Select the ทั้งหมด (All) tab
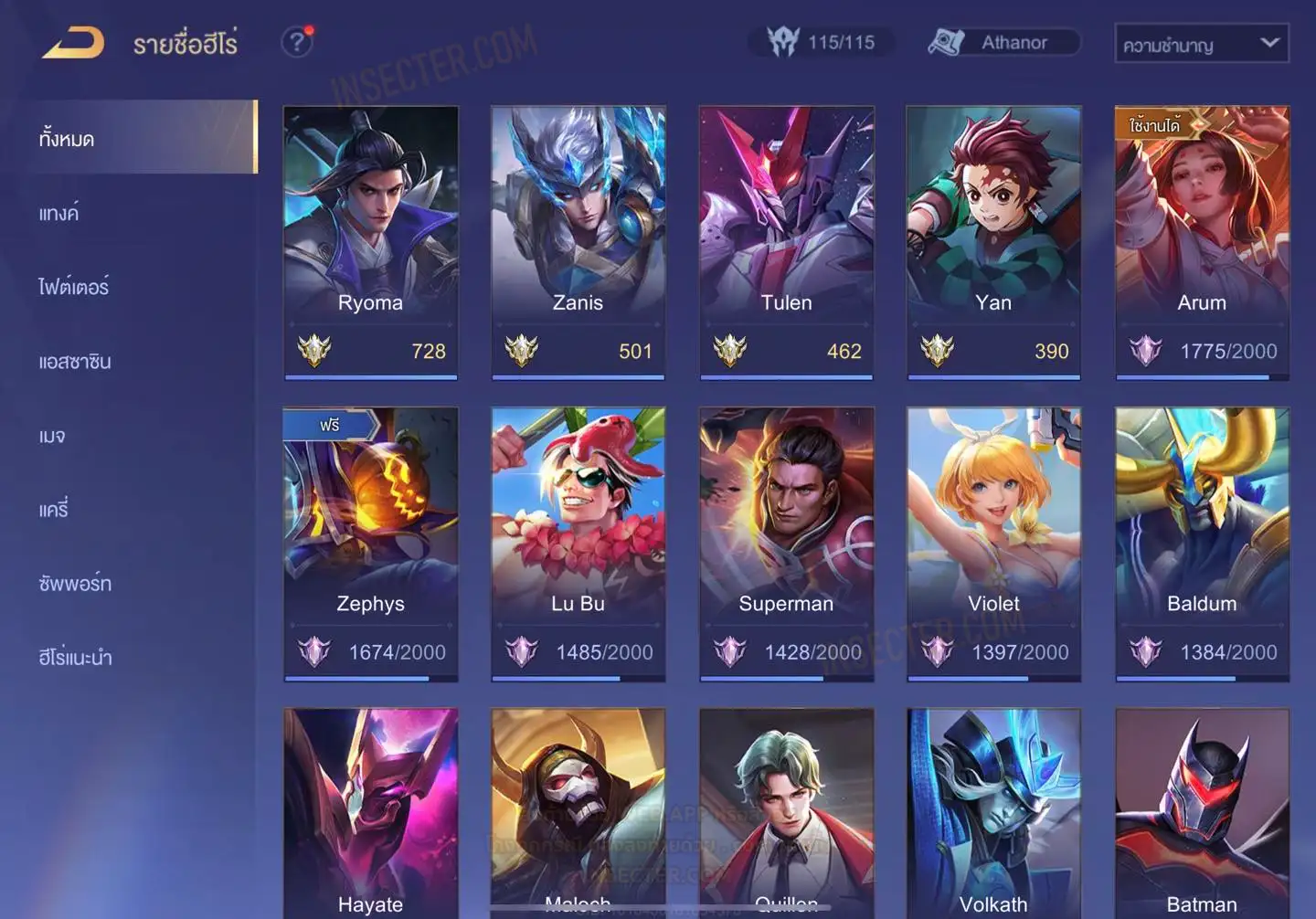1316x919 pixels. (x=67, y=139)
